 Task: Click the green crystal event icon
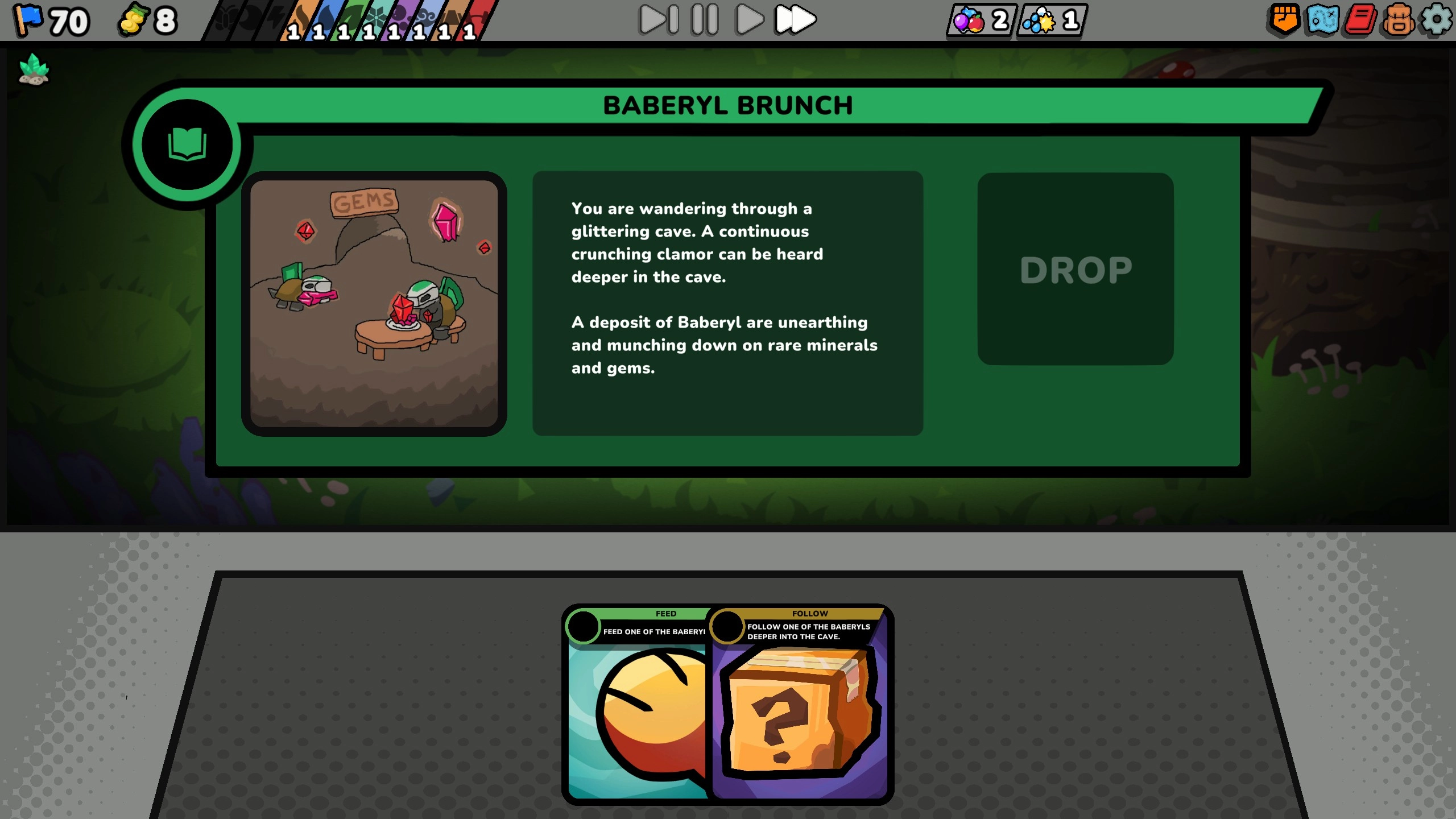tap(33, 68)
